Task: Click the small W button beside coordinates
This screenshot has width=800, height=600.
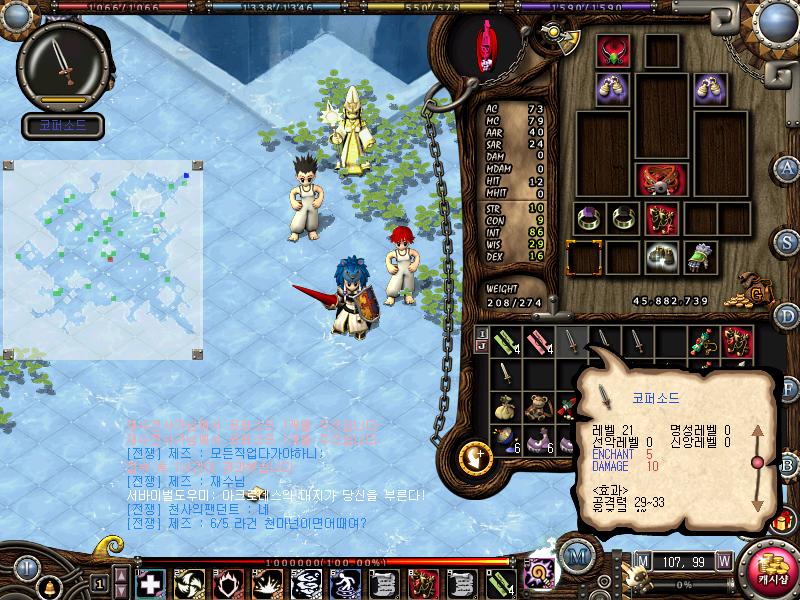Action: point(723,560)
